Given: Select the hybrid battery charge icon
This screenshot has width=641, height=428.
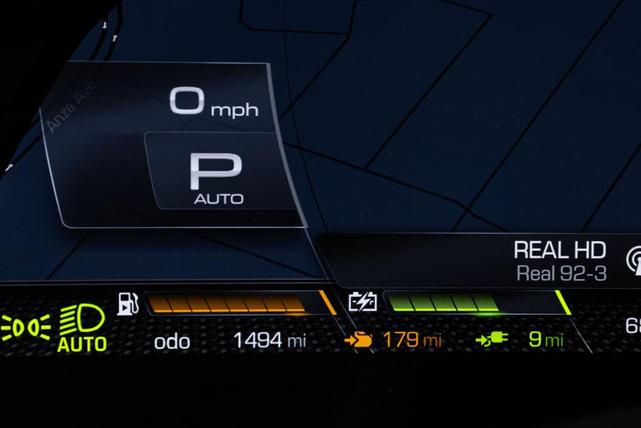Looking at the screenshot, I should (x=362, y=301).
